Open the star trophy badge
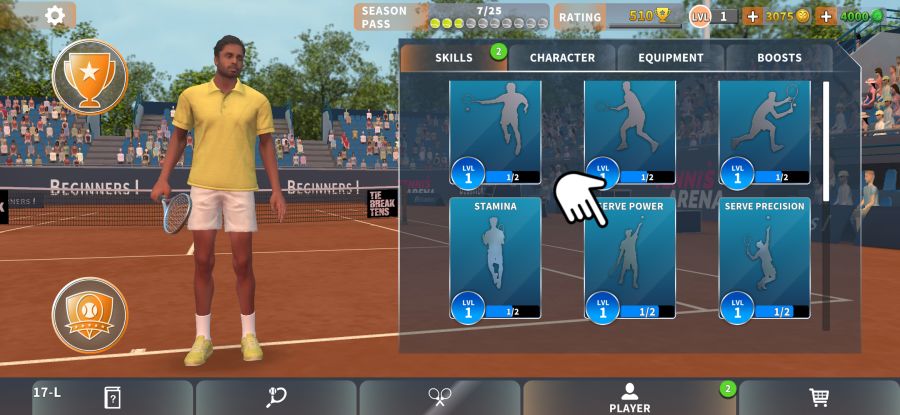The width and height of the screenshot is (900, 415). coord(90,76)
